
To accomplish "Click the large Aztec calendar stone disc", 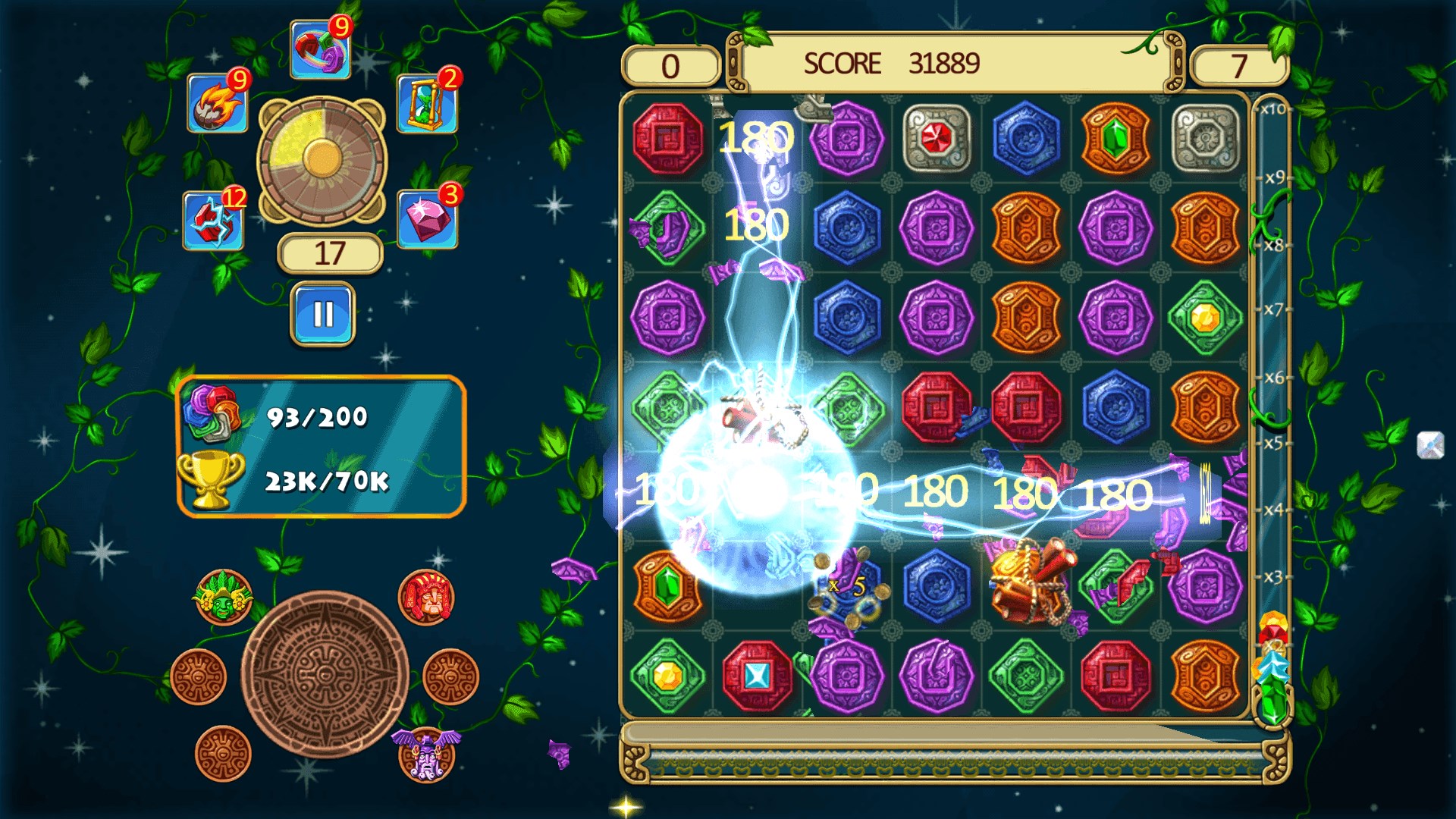I will point(325,674).
